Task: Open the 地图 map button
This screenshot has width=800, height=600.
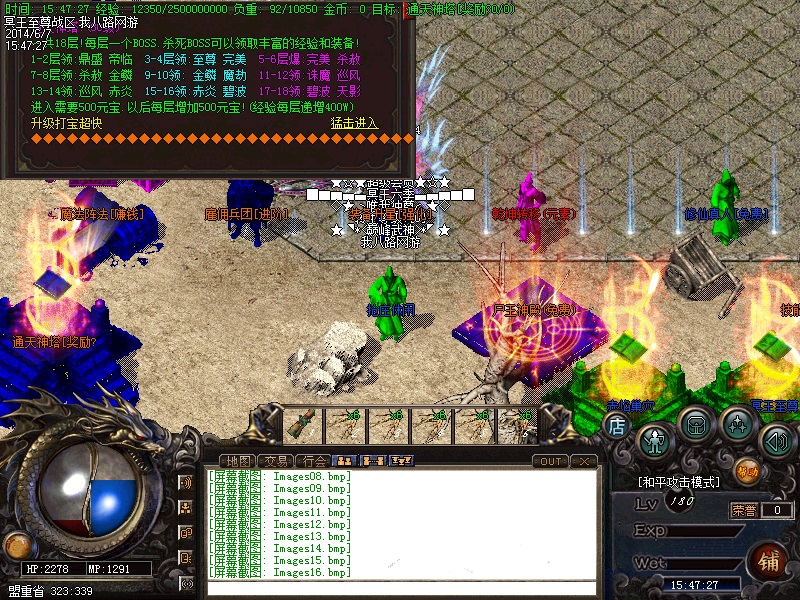Action: click(239, 460)
